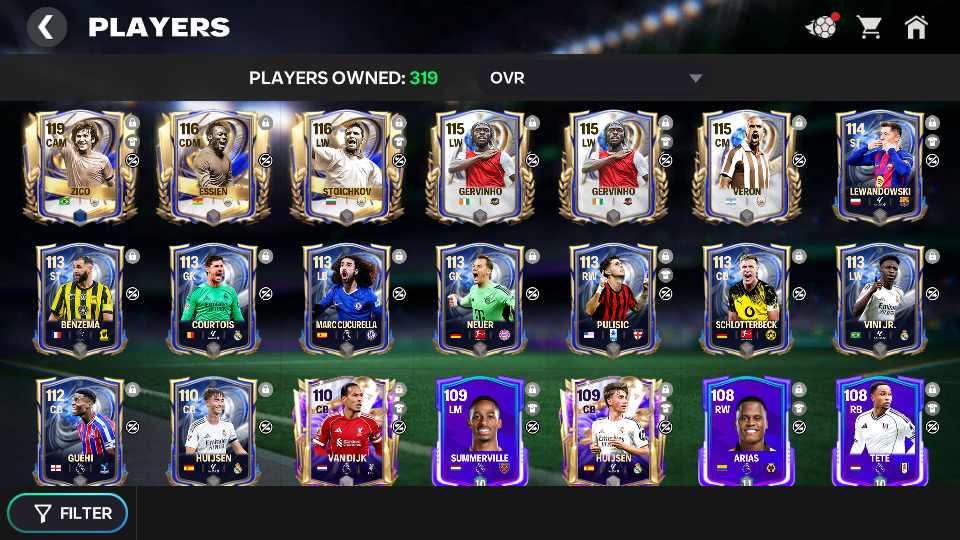Choose the 116 Essien card
The height and width of the screenshot is (540, 960).
pos(212,167)
